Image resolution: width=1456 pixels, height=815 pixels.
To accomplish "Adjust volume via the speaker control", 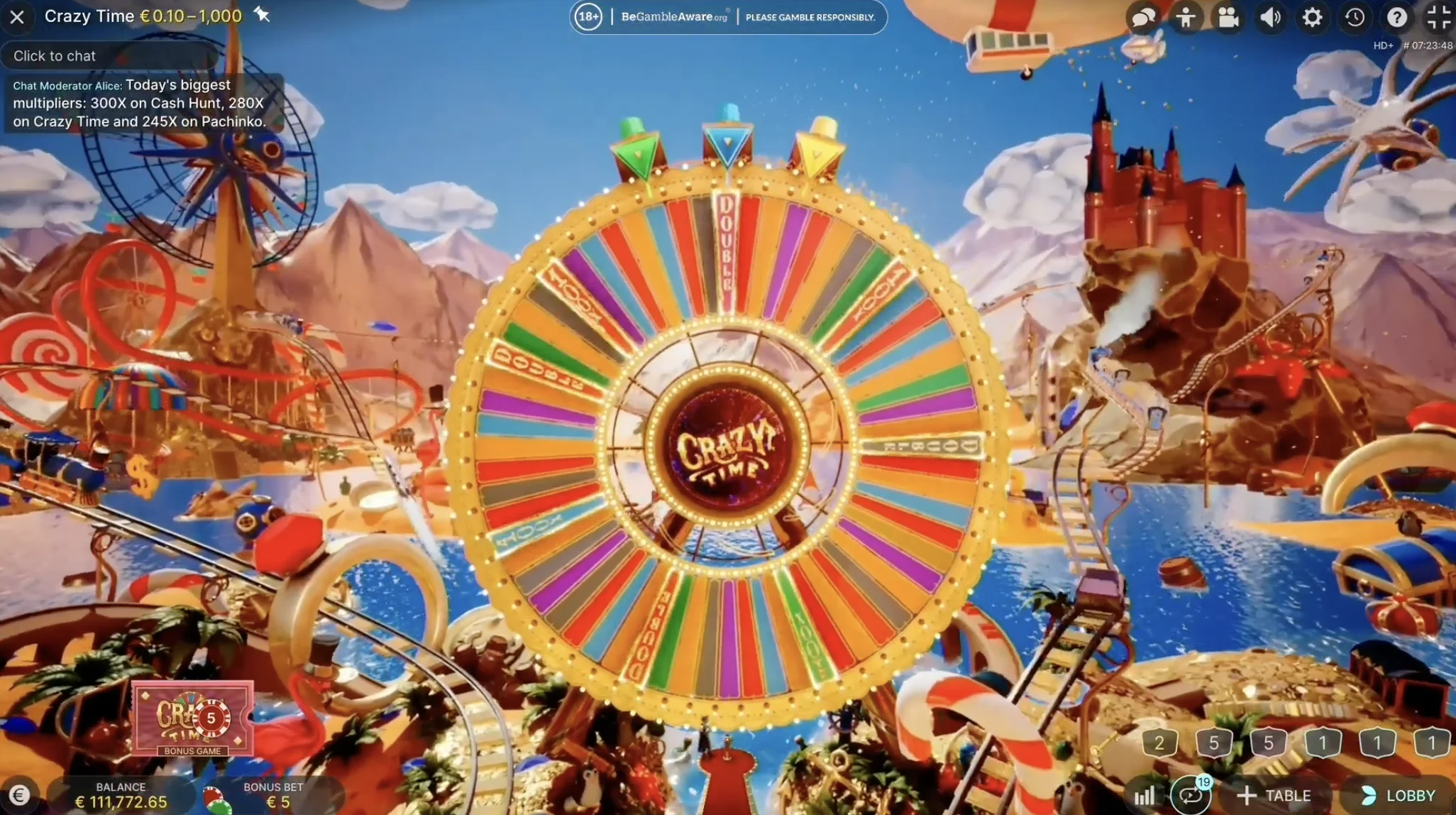I will tap(1270, 18).
